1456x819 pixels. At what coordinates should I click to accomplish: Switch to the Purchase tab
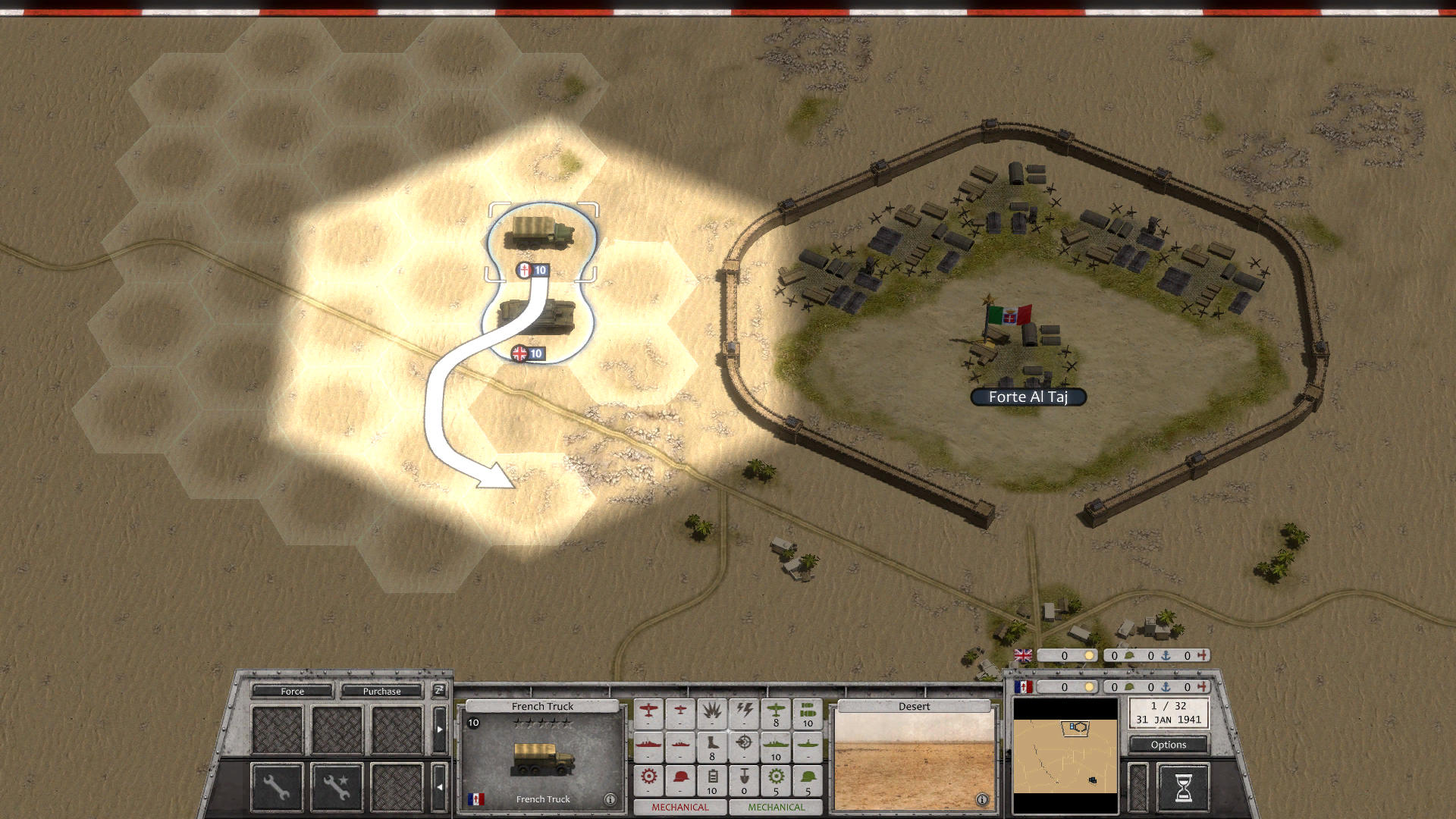coord(382,692)
